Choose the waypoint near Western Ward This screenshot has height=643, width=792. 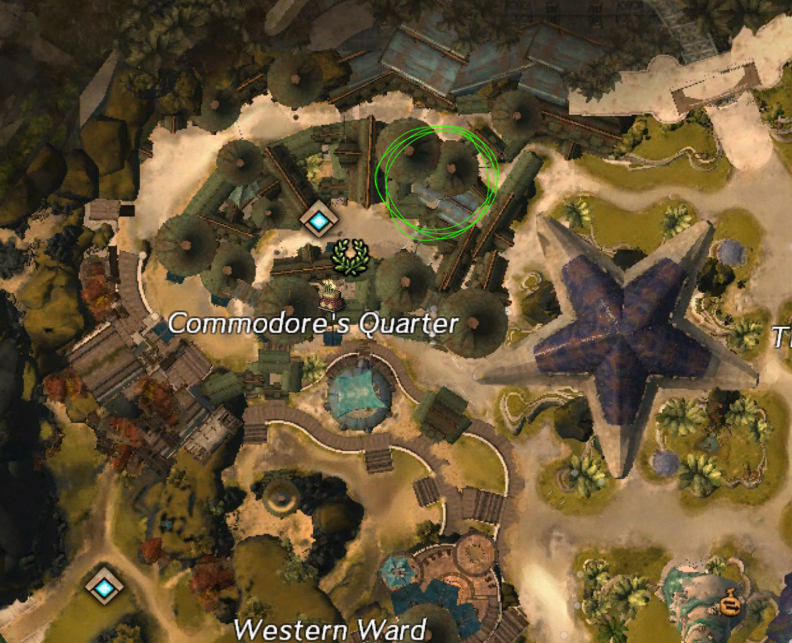(x=105, y=585)
